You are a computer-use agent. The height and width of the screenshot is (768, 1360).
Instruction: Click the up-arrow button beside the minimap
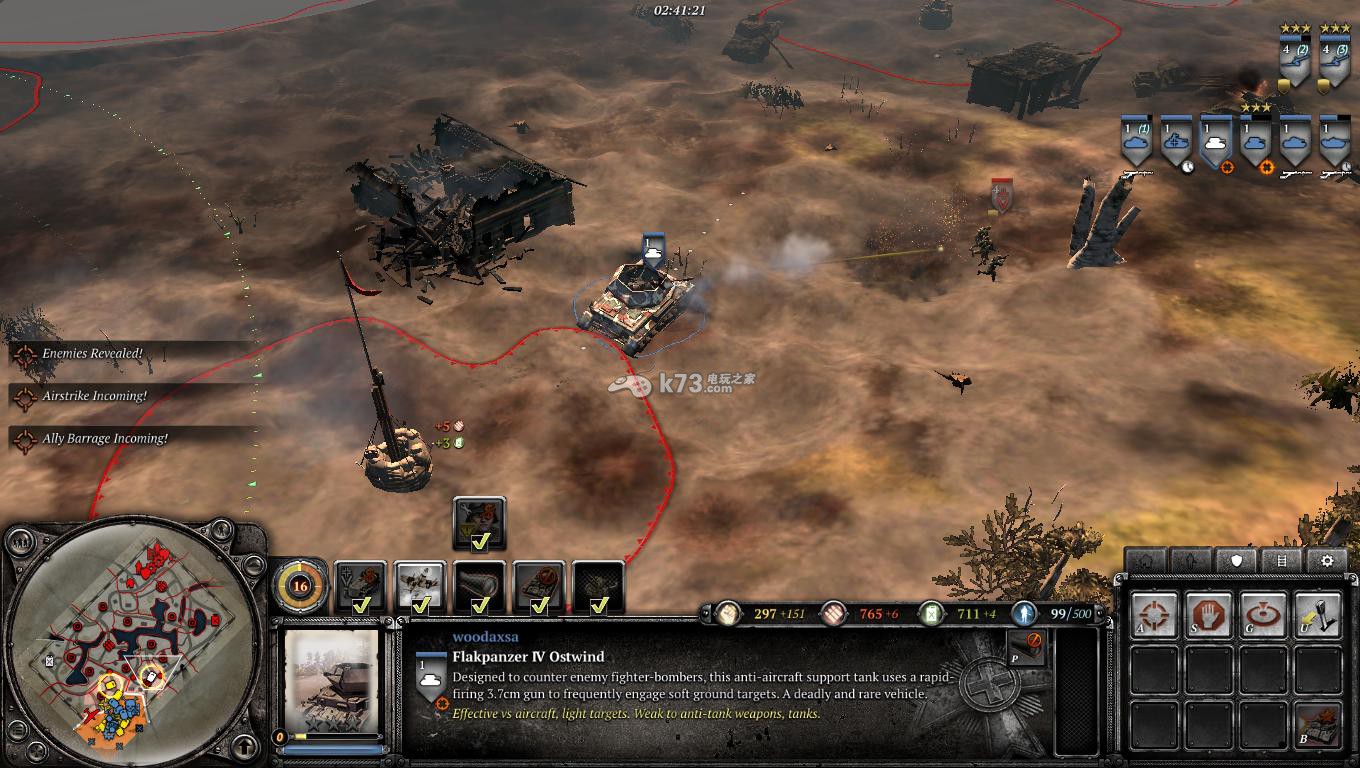243,745
